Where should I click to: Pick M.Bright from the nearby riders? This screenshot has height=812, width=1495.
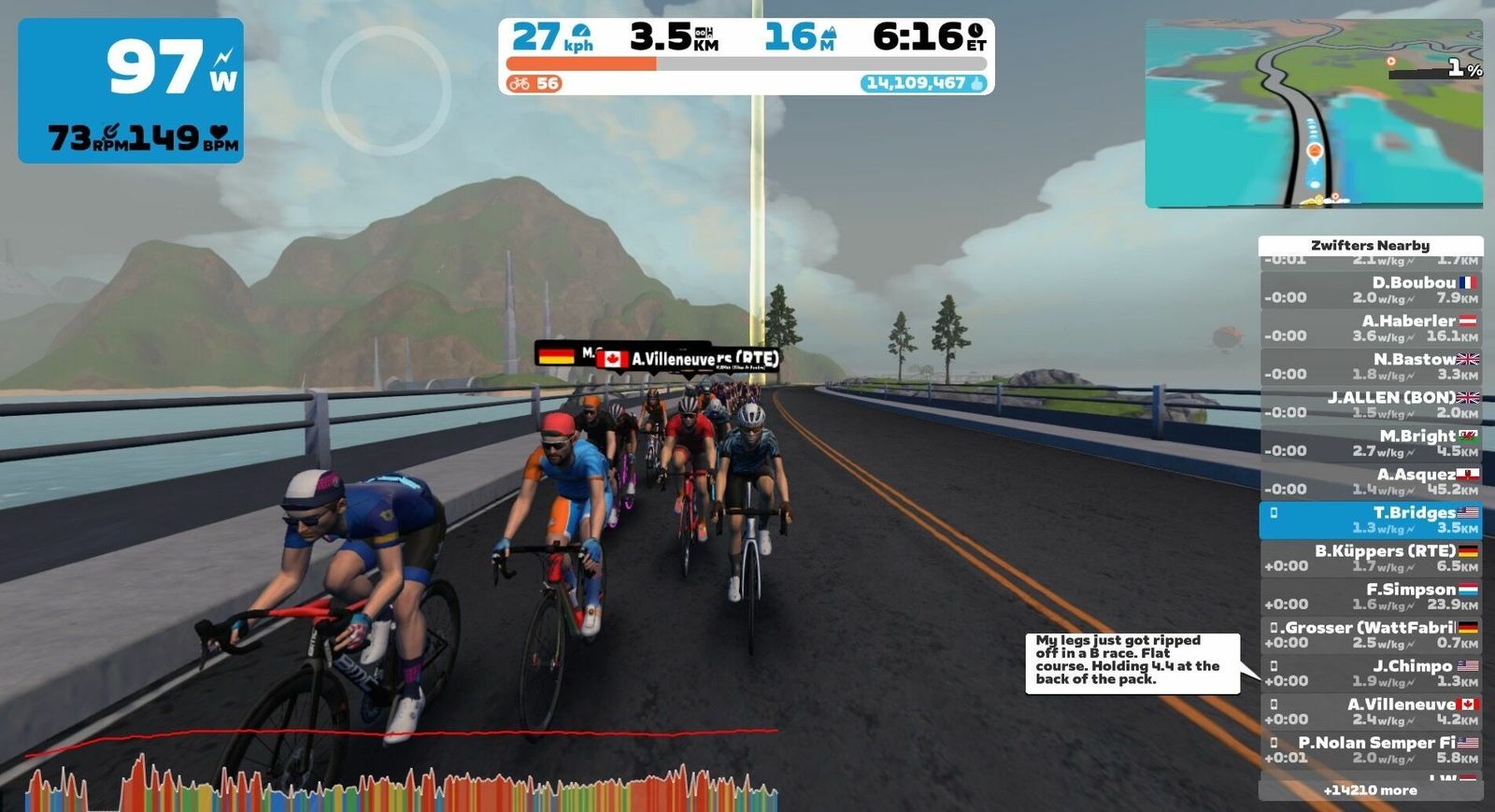coord(1371,443)
